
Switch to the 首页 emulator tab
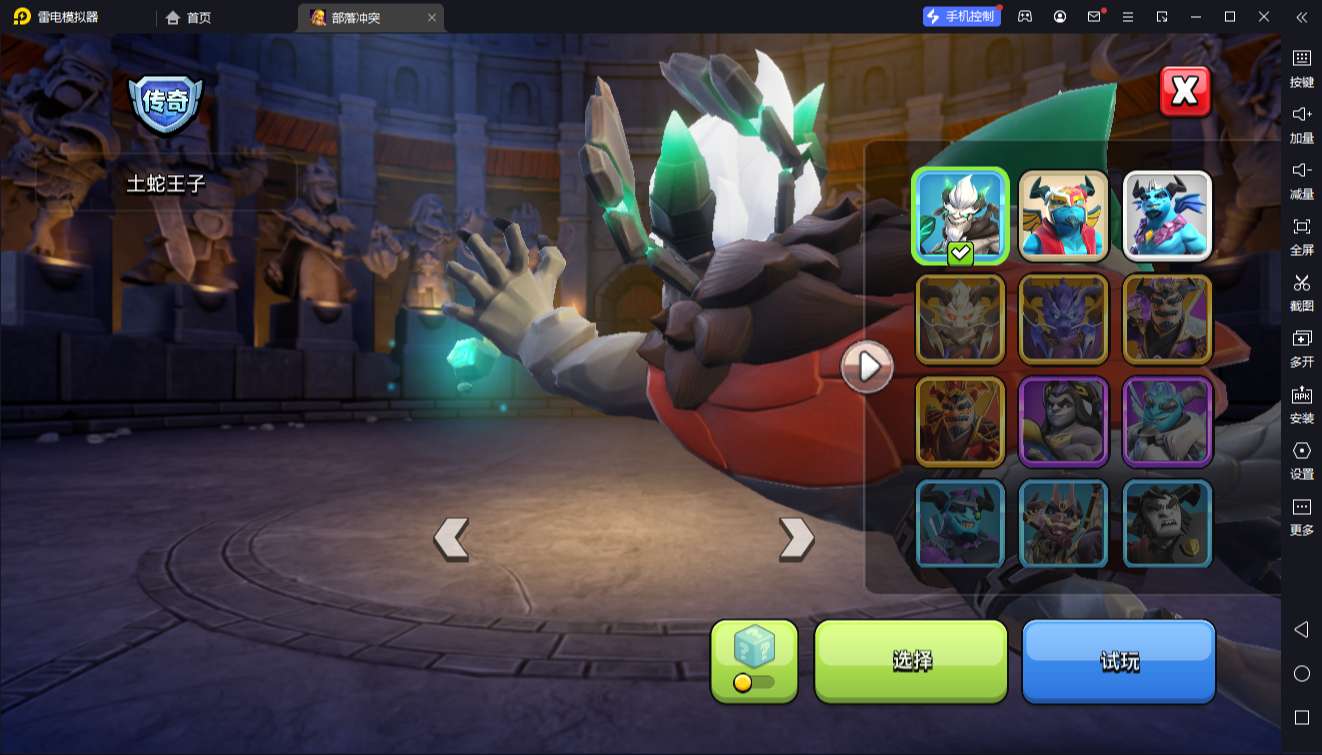tap(189, 17)
